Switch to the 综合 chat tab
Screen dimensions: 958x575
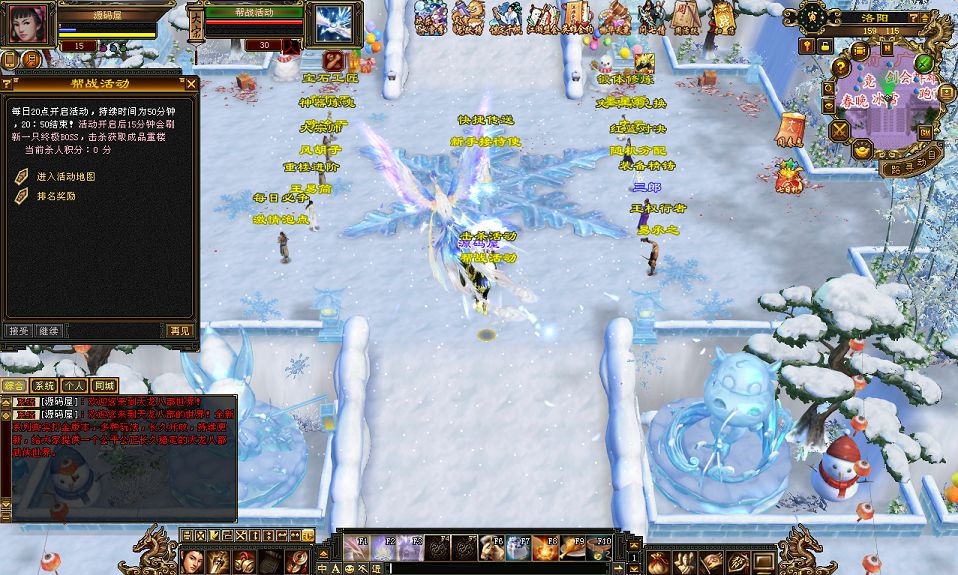[x=14, y=385]
